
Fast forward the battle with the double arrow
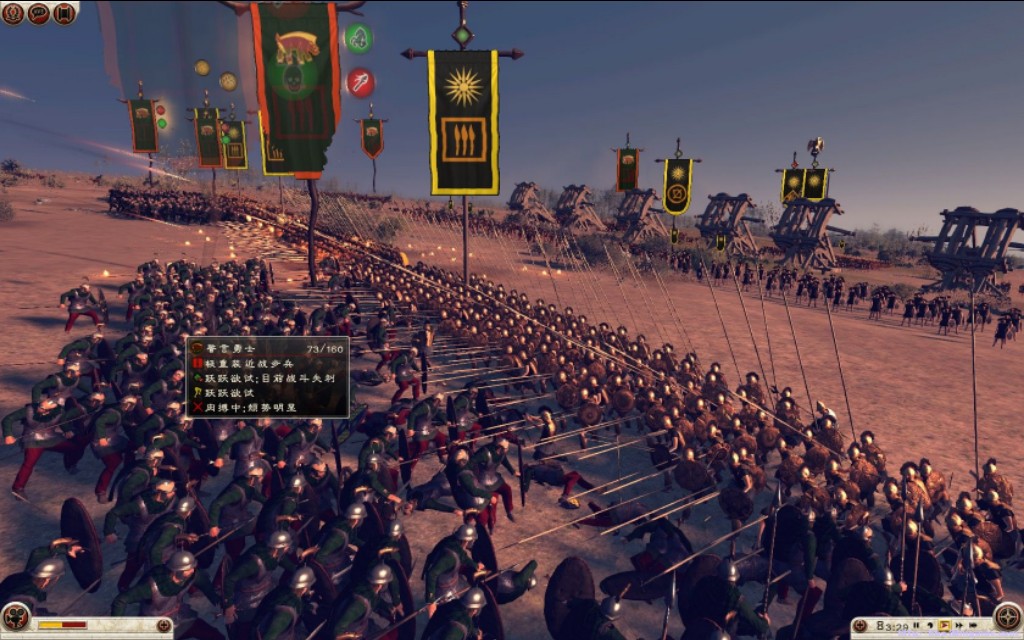(x=959, y=626)
